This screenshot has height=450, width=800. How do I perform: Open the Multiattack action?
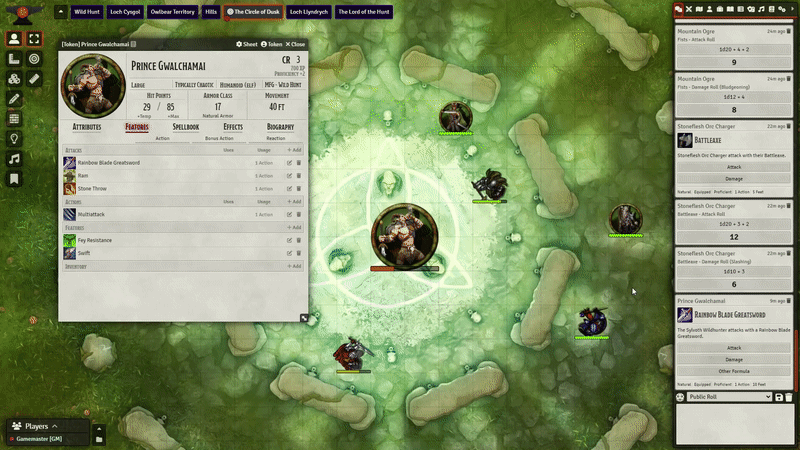coord(91,214)
